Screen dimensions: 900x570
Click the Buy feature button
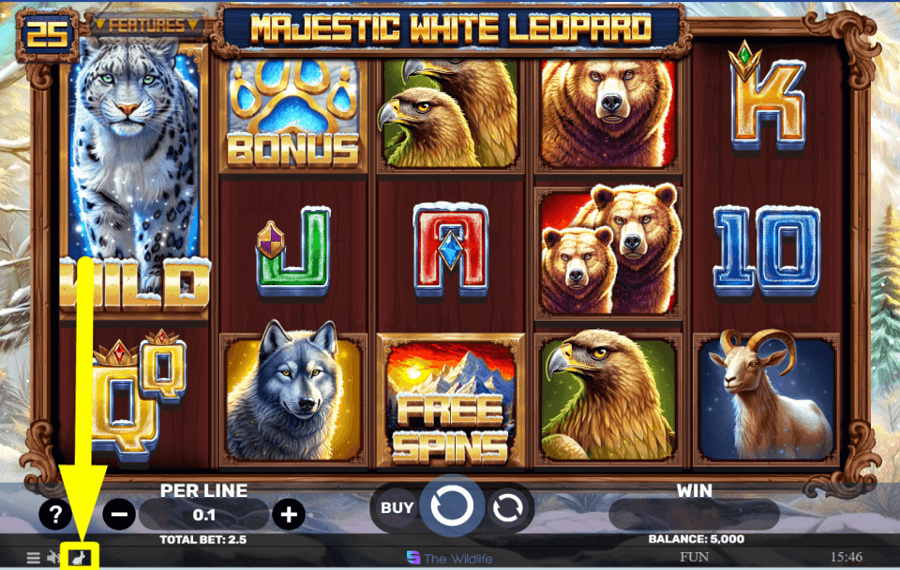point(397,508)
